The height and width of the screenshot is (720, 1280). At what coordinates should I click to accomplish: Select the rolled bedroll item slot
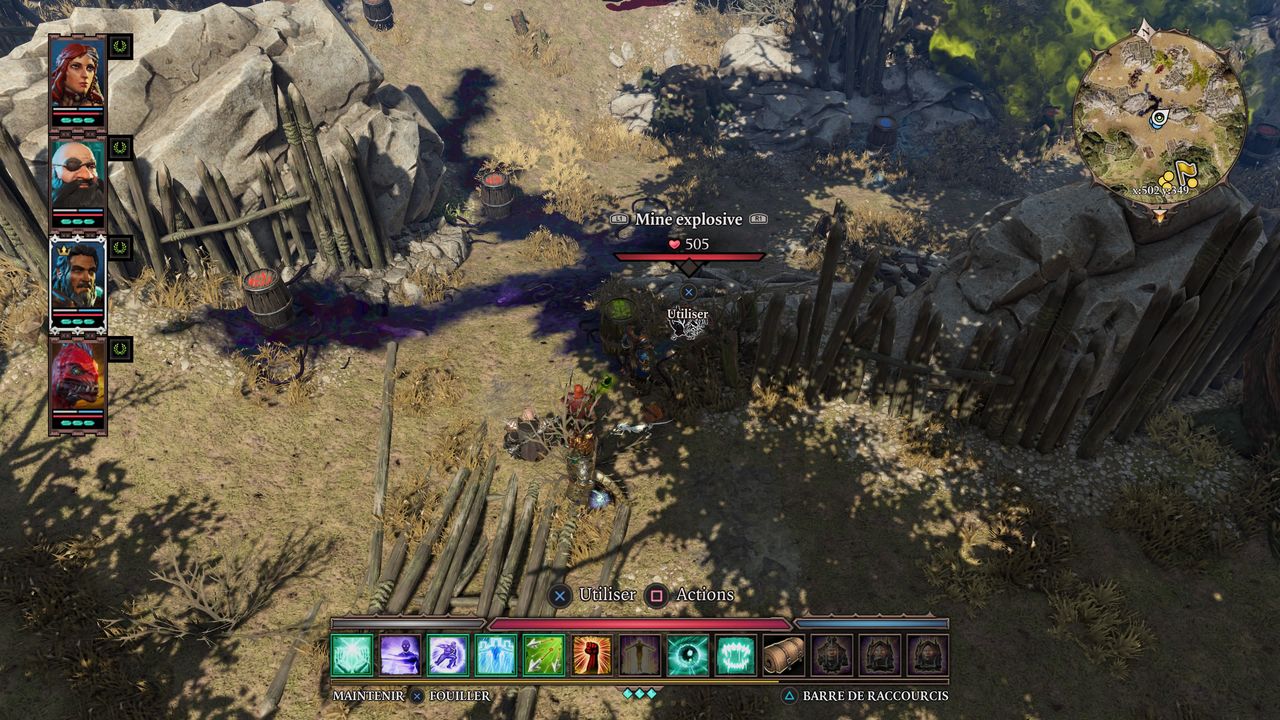[x=784, y=655]
